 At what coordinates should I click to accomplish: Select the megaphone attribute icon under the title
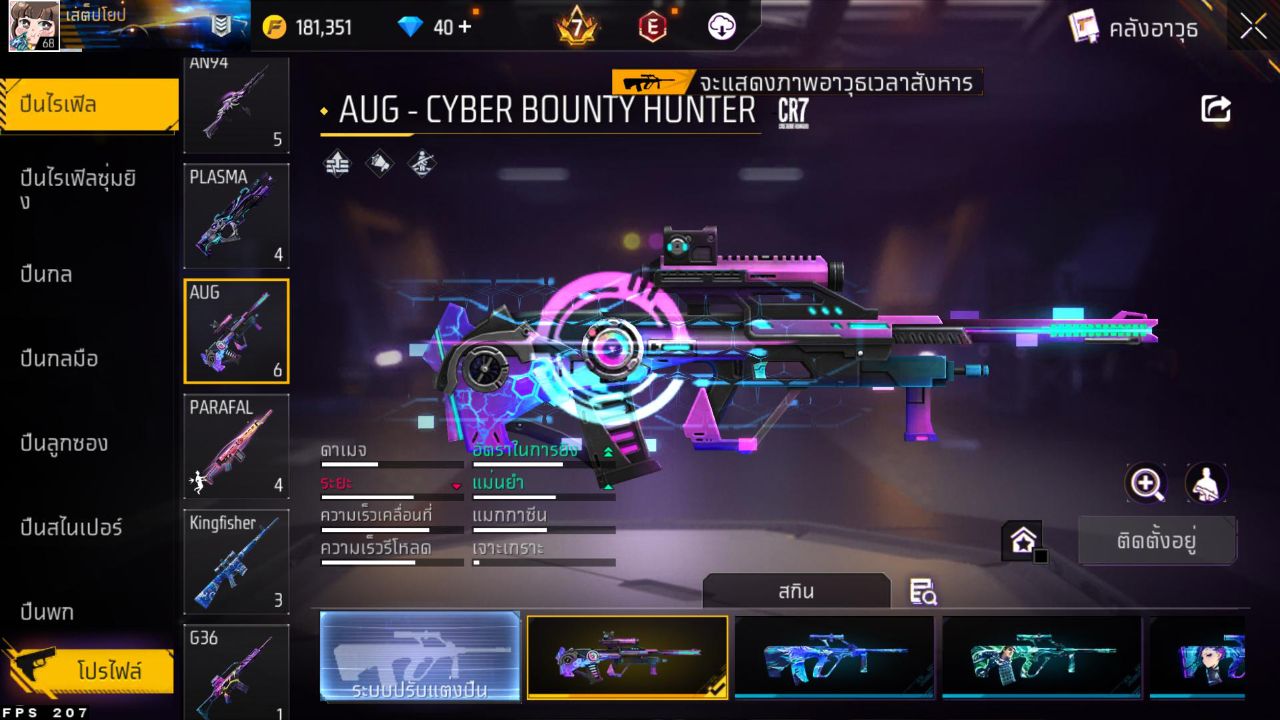379,163
